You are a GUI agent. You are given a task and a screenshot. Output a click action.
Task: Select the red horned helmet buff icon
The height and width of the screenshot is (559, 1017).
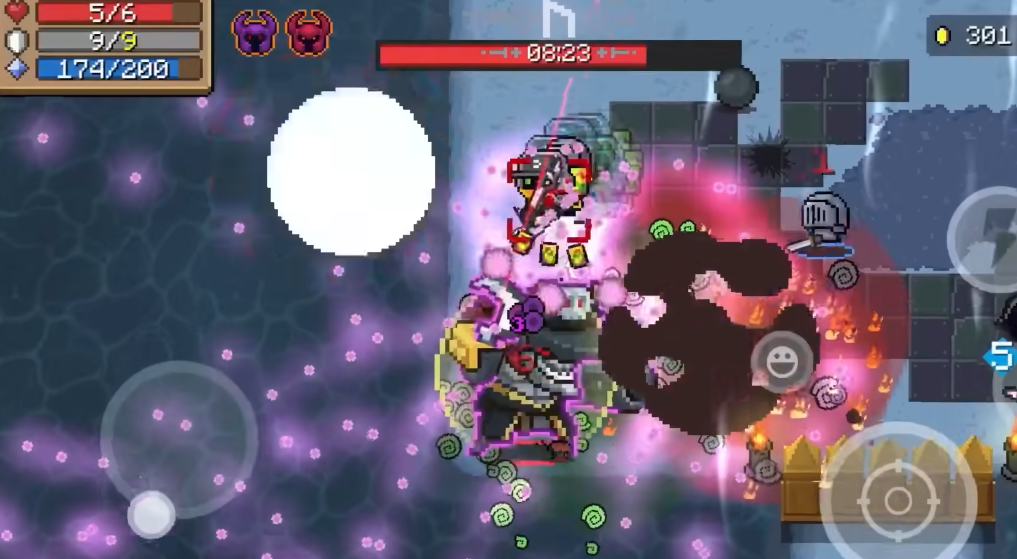click(x=308, y=34)
